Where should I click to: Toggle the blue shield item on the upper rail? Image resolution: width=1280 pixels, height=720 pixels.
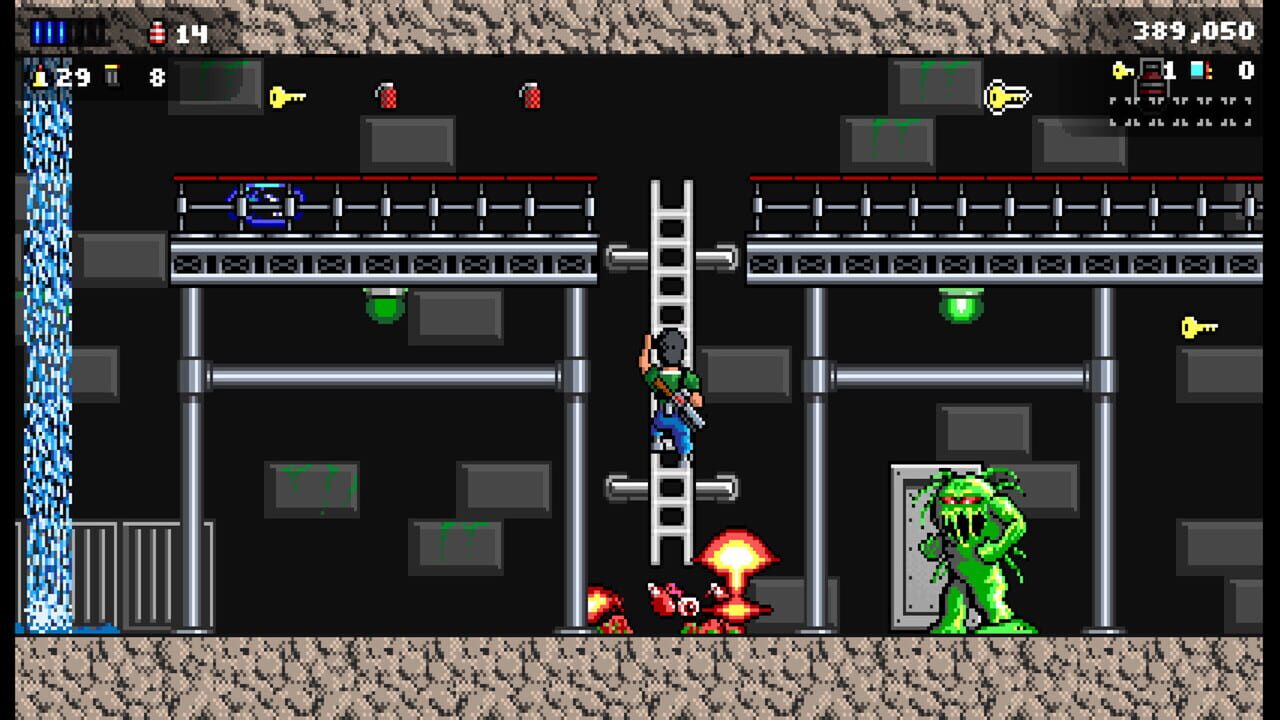click(262, 205)
